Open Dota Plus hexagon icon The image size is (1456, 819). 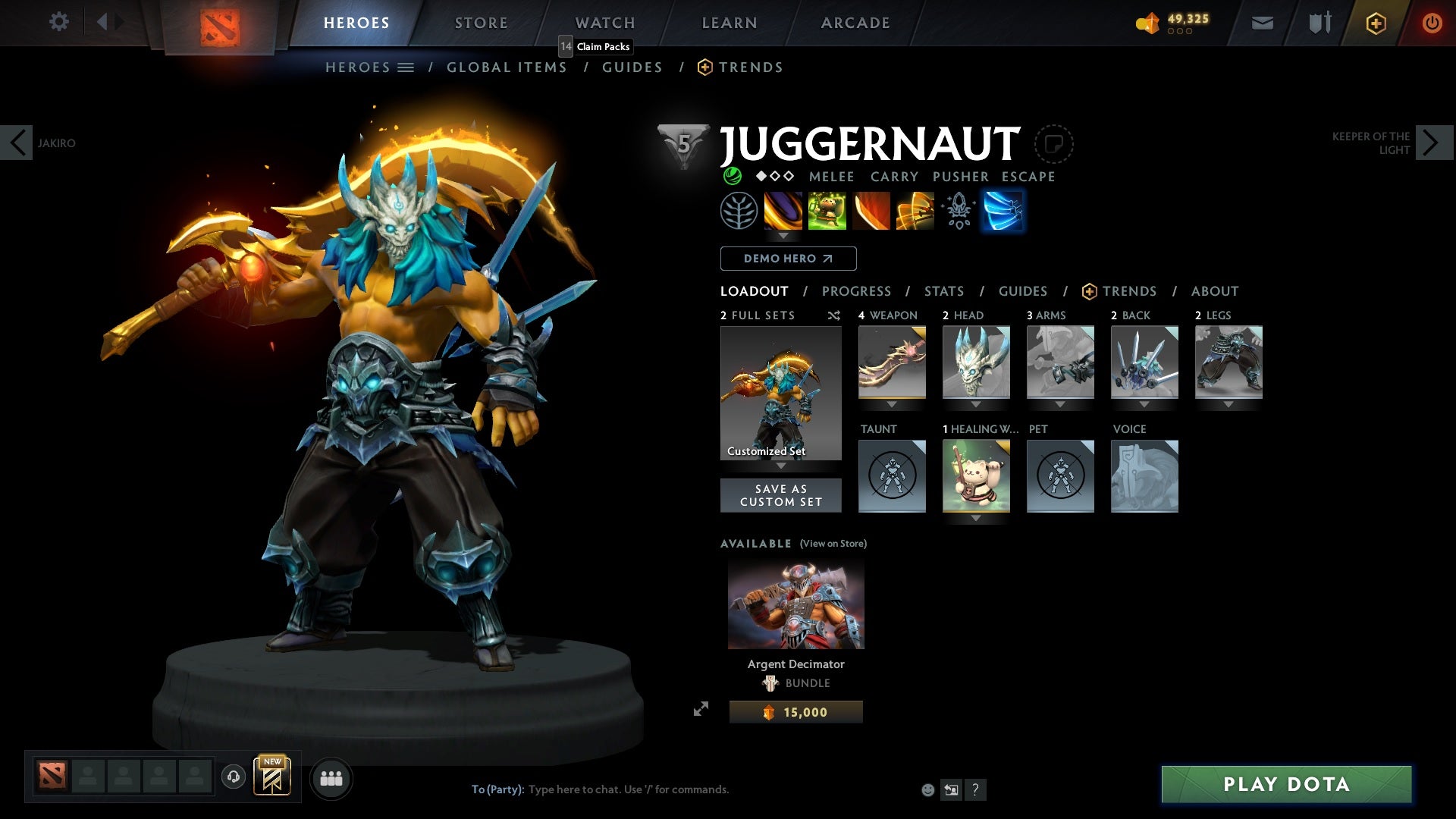tap(1375, 23)
